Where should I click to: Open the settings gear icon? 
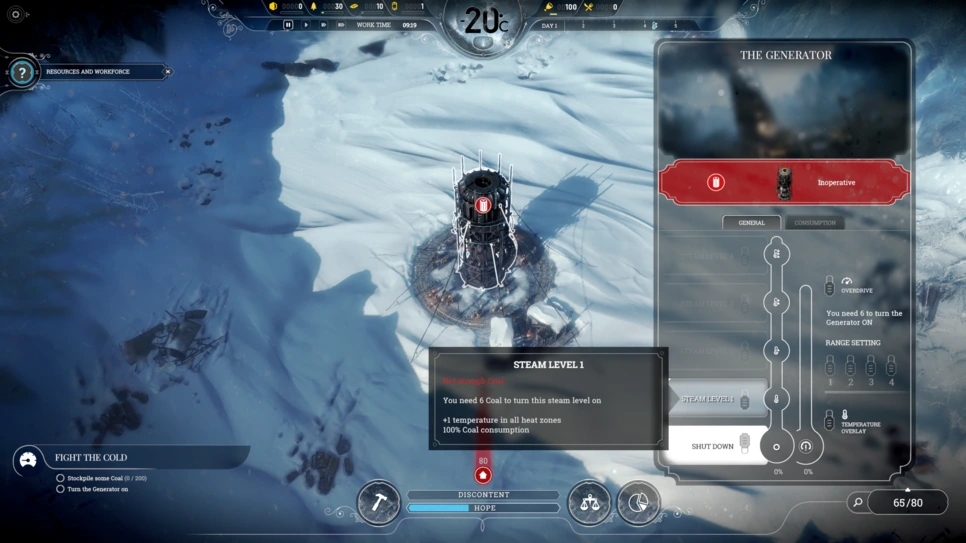pyautogui.click(x=15, y=15)
